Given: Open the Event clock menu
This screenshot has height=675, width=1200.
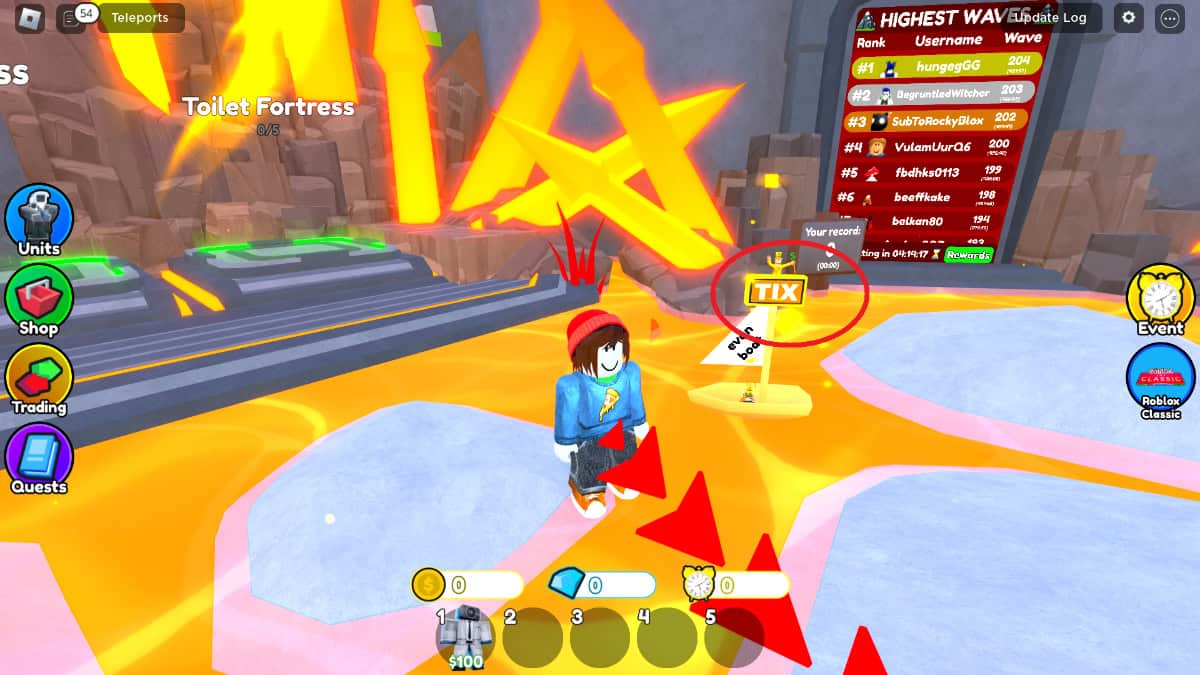Looking at the screenshot, I should 1160,298.
